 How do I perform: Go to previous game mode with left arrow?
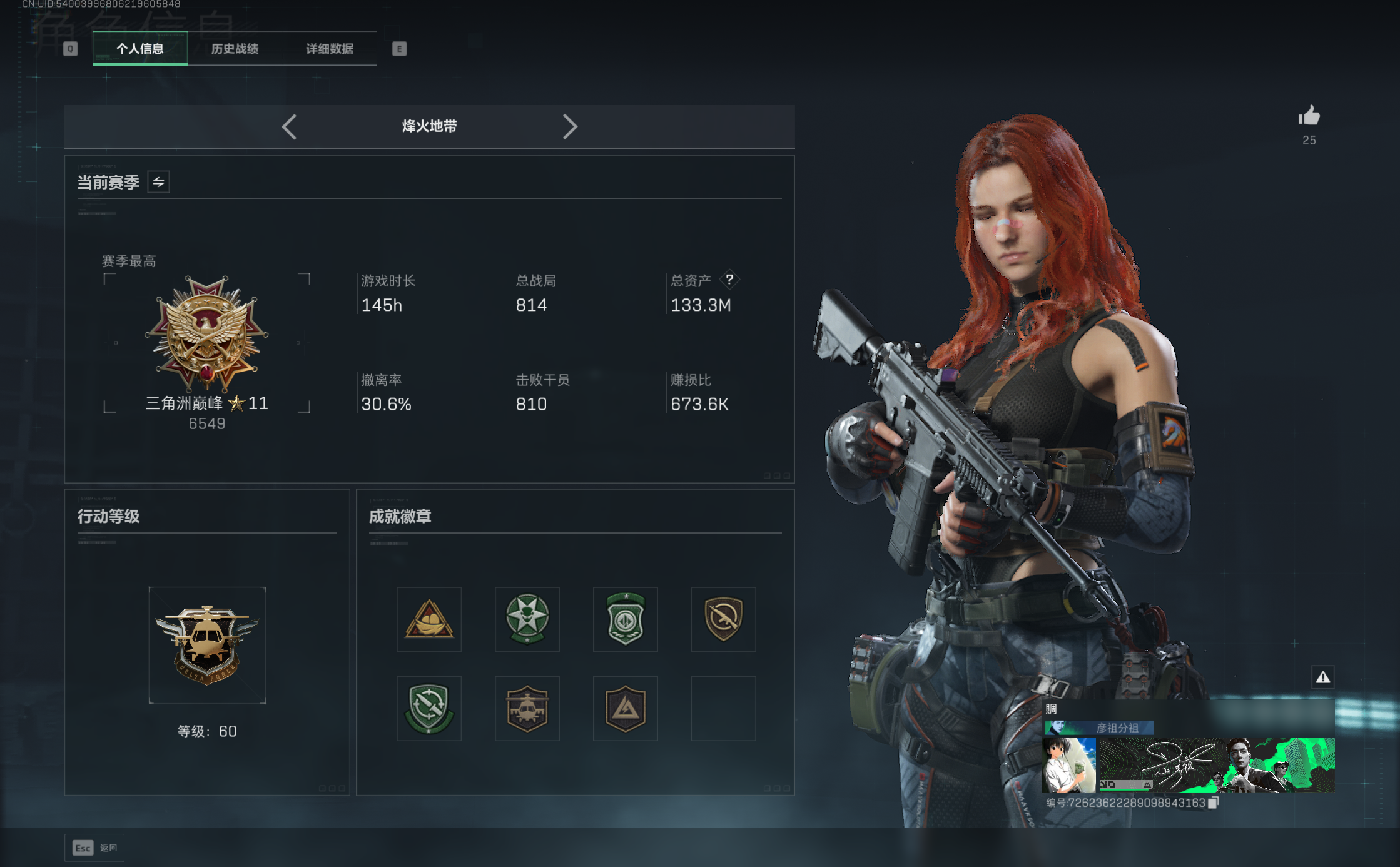289,127
